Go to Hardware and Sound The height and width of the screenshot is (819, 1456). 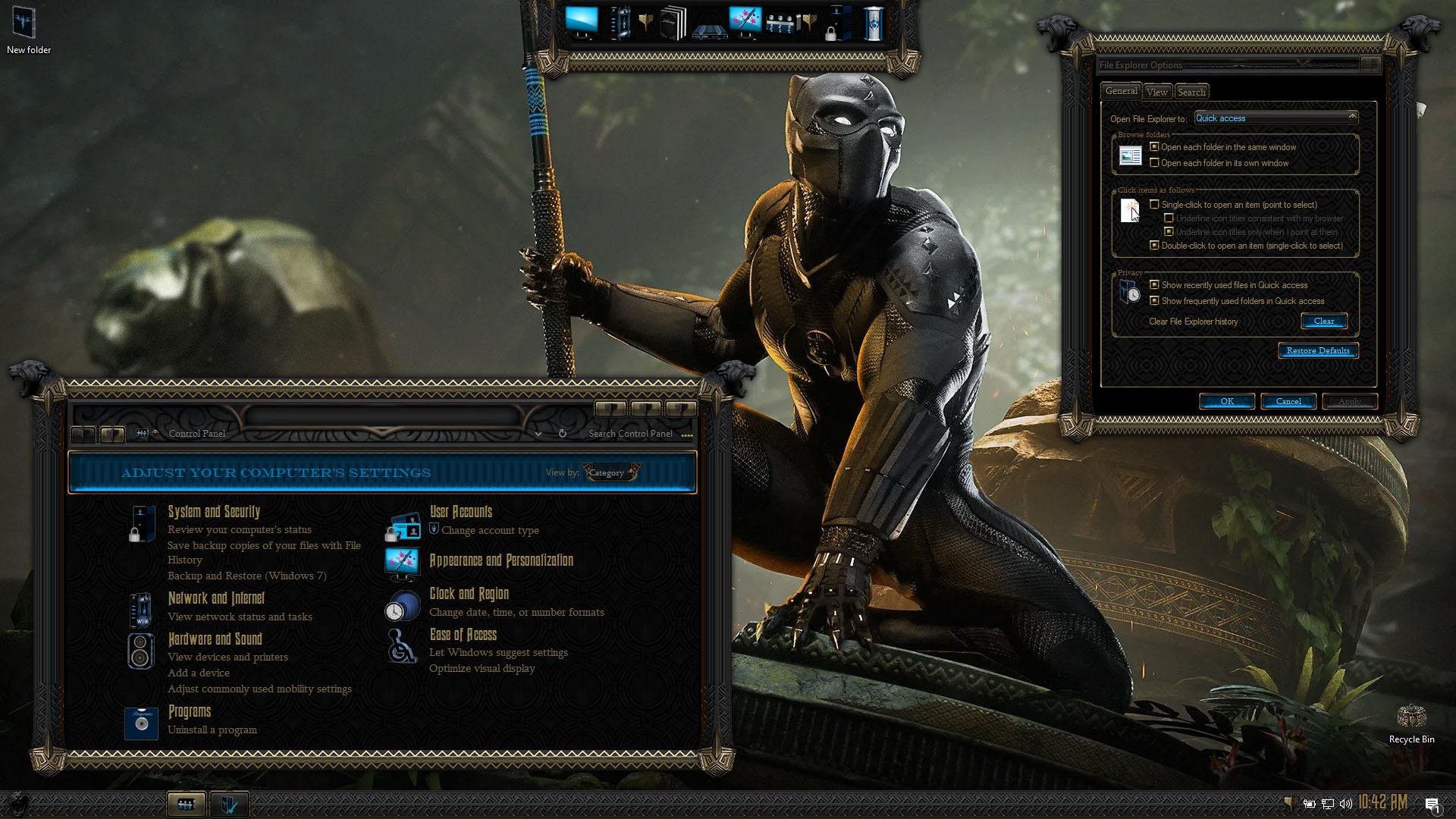(215, 639)
